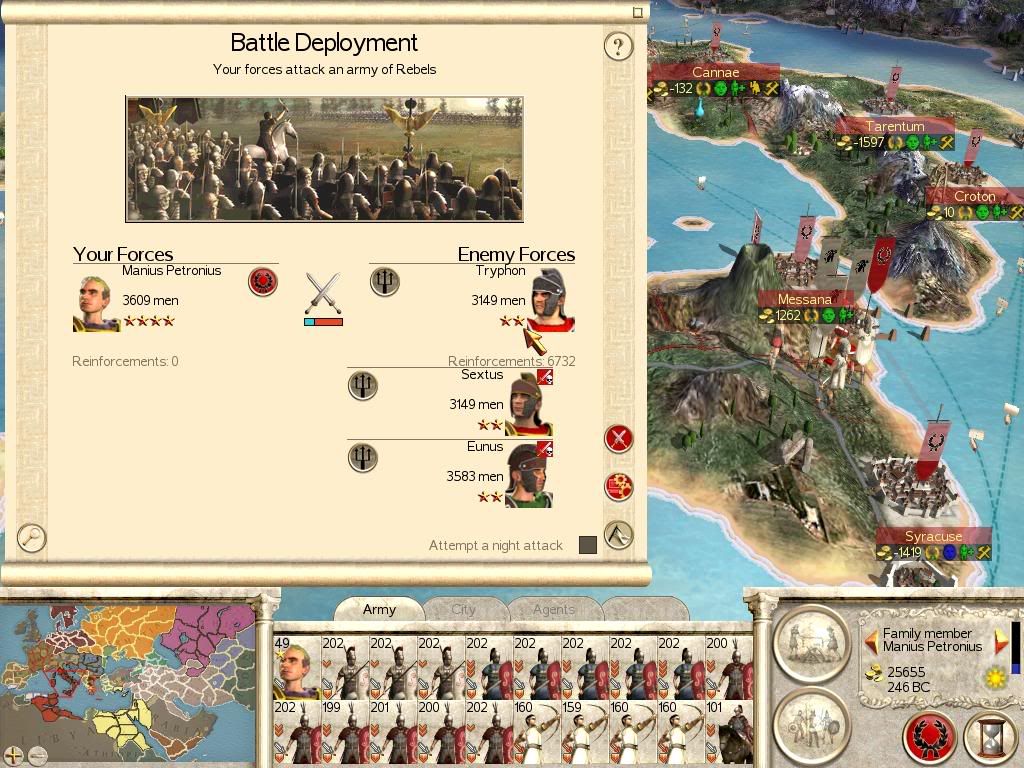This screenshot has height=768, width=1024.
Task: Select Sextus's reinforcement general portrait
Action: pyautogui.click(x=528, y=404)
